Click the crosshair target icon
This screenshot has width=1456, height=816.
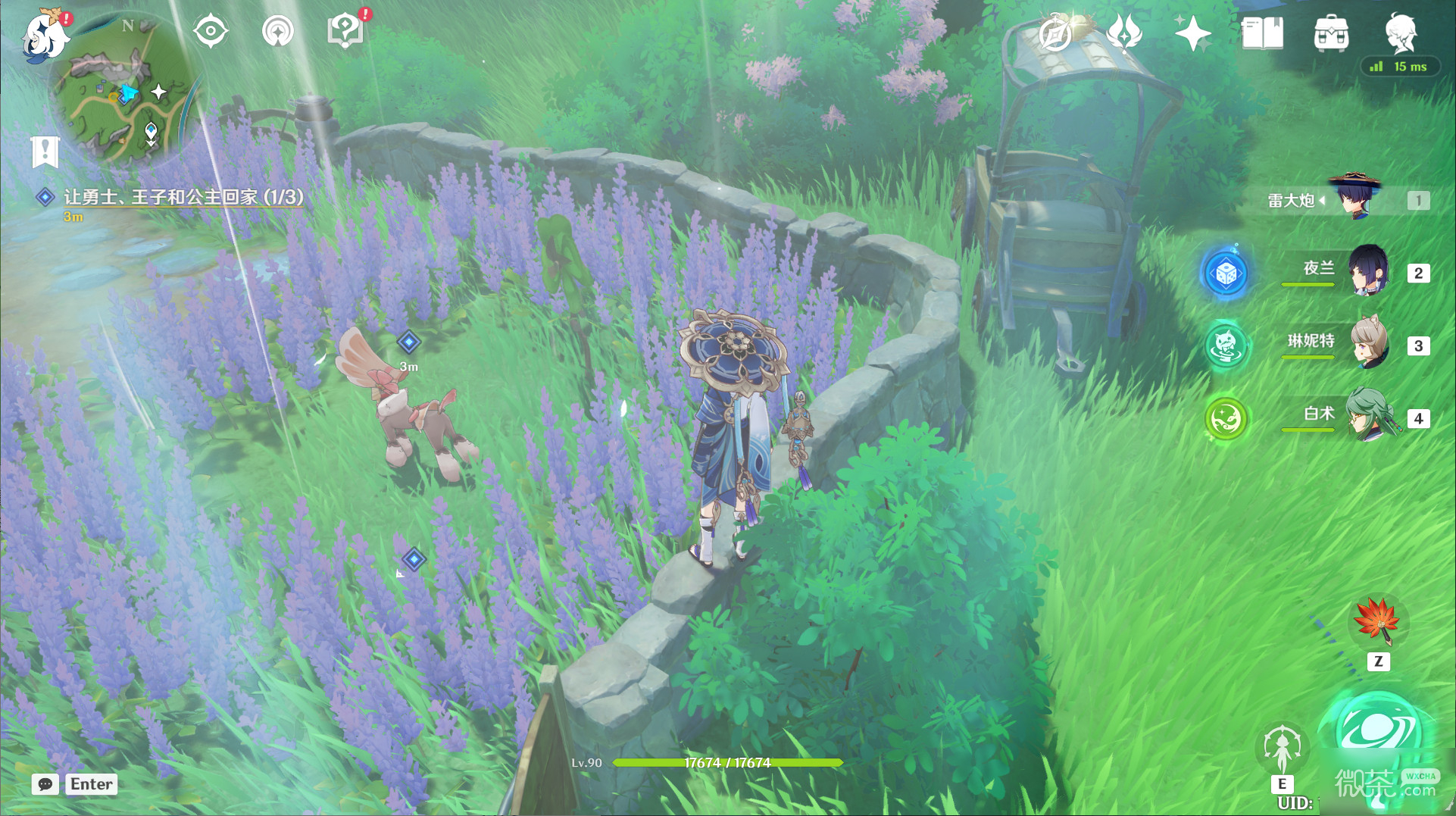coord(210,32)
